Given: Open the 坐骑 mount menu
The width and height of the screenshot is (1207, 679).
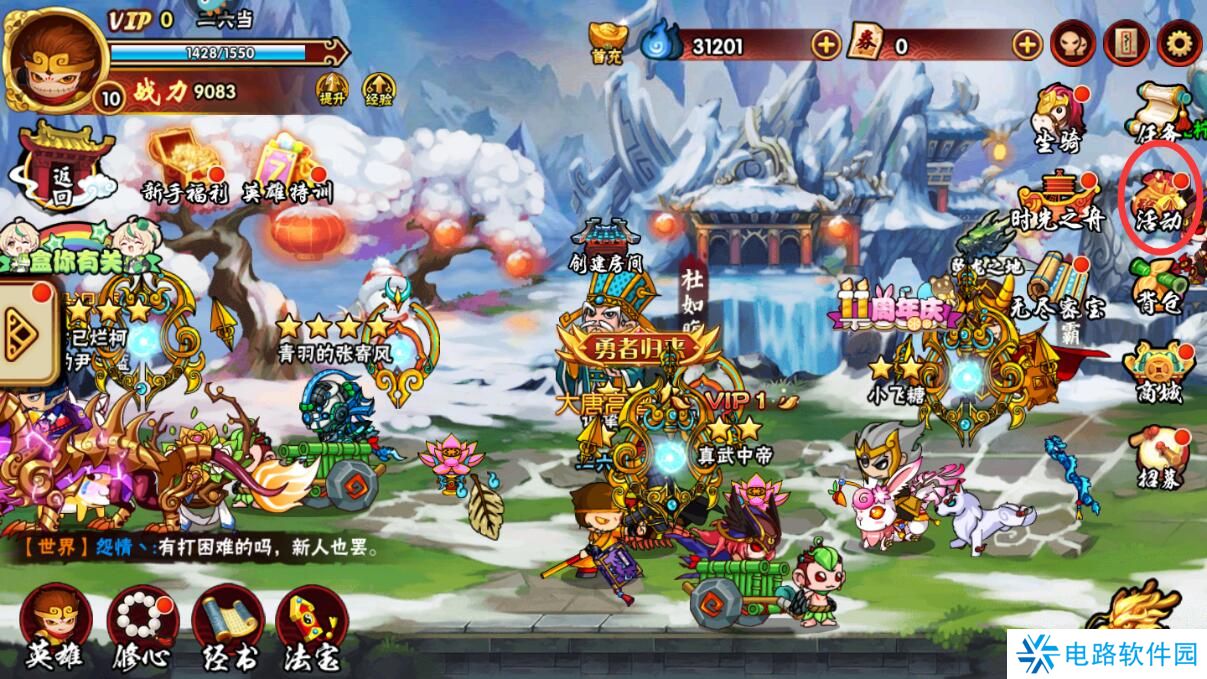Looking at the screenshot, I should tap(1058, 120).
